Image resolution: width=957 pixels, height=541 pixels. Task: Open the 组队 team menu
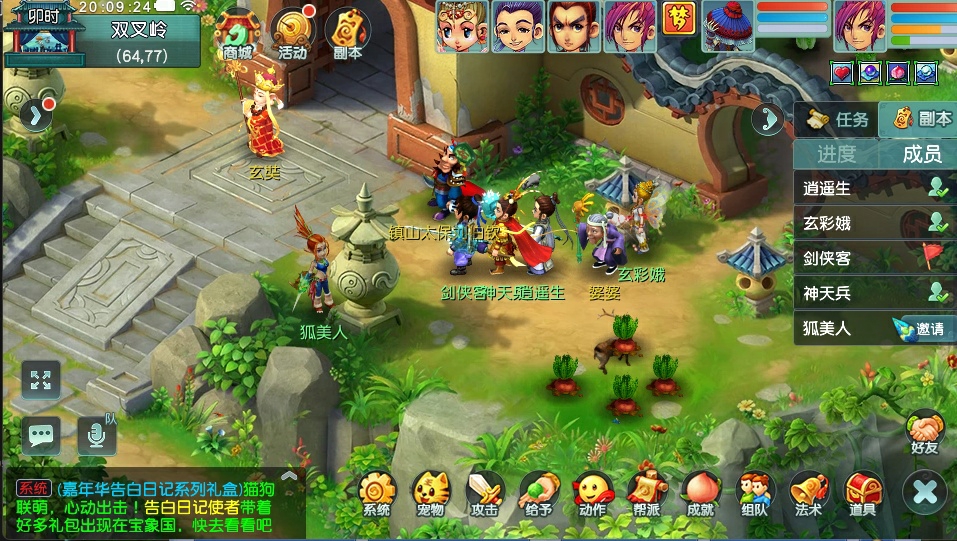(x=755, y=494)
